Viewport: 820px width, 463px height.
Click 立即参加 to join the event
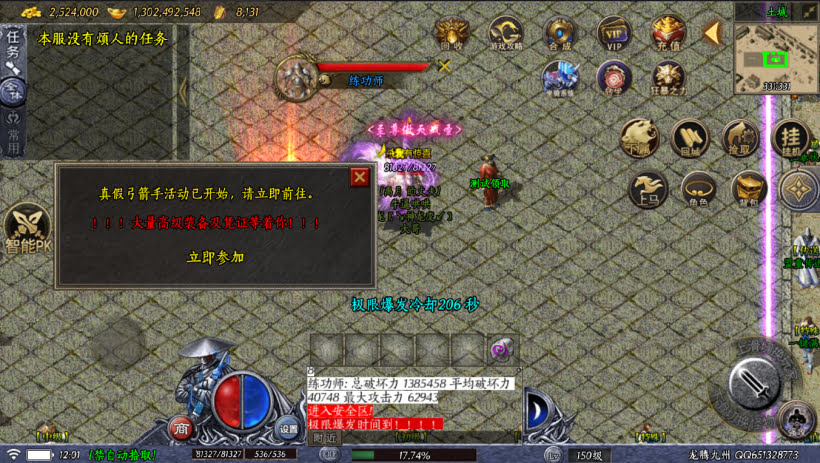(215, 257)
